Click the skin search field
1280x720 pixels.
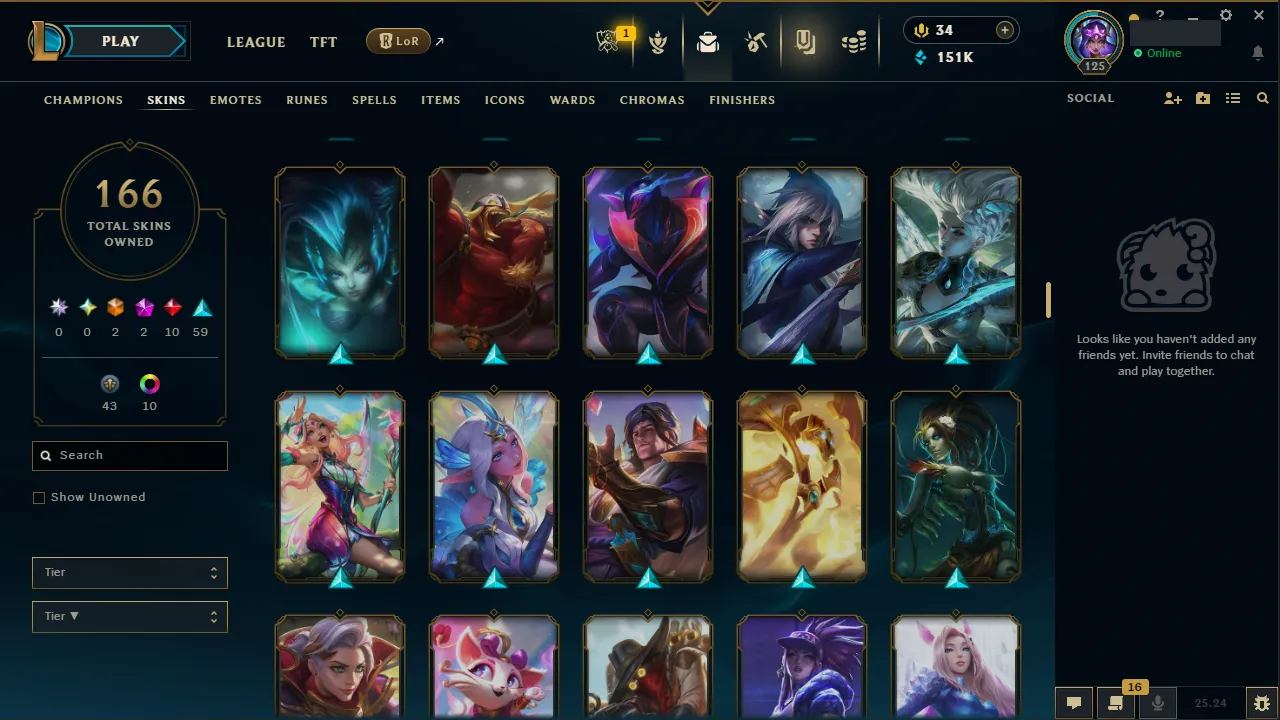[129, 455]
